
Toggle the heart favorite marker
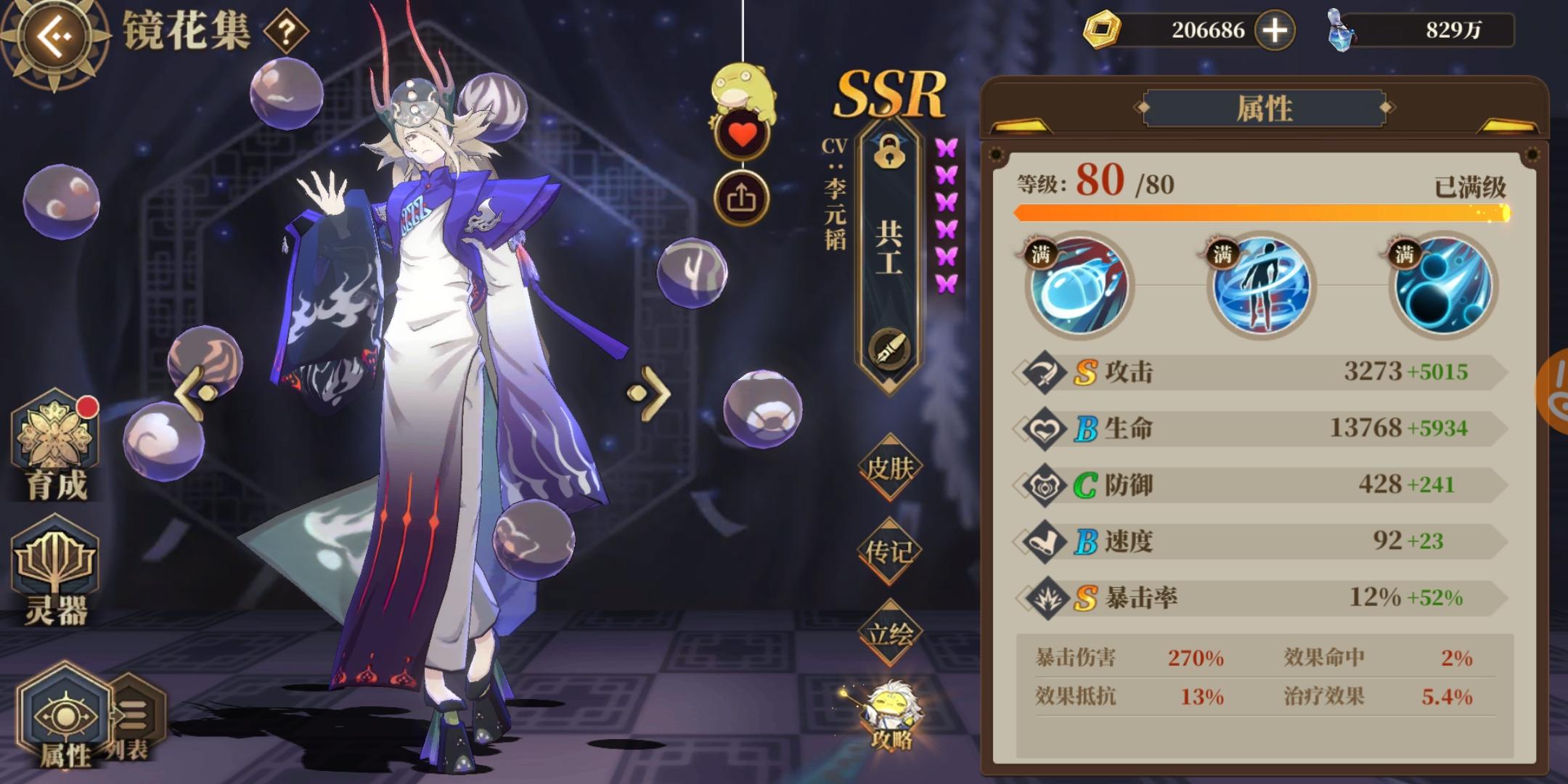point(742,136)
